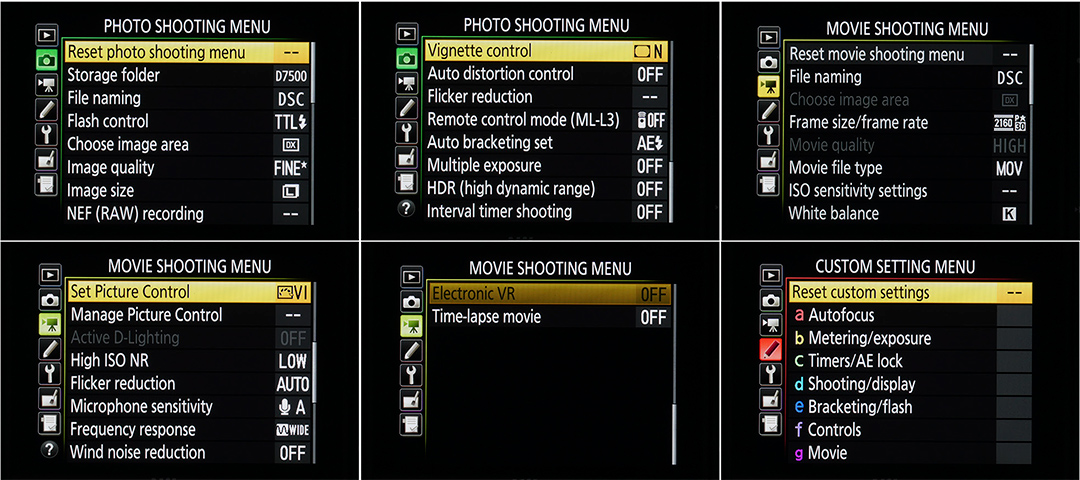Screen dimensions: 1080x480
Task: Open Frame size/frame rate setting
Action: [x=858, y=122]
